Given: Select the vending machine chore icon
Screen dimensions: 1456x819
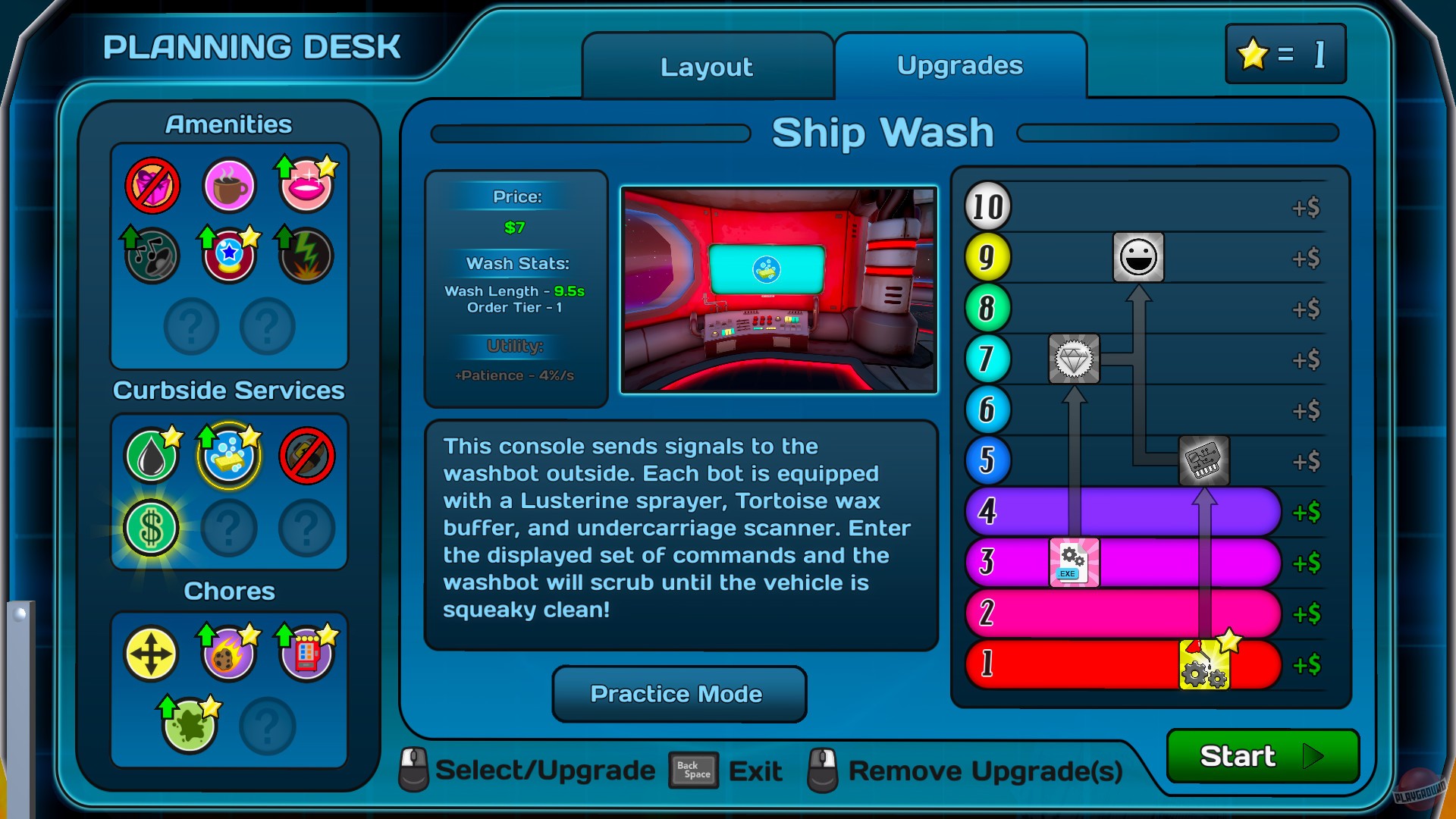Looking at the screenshot, I should pyautogui.click(x=306, y=653).
